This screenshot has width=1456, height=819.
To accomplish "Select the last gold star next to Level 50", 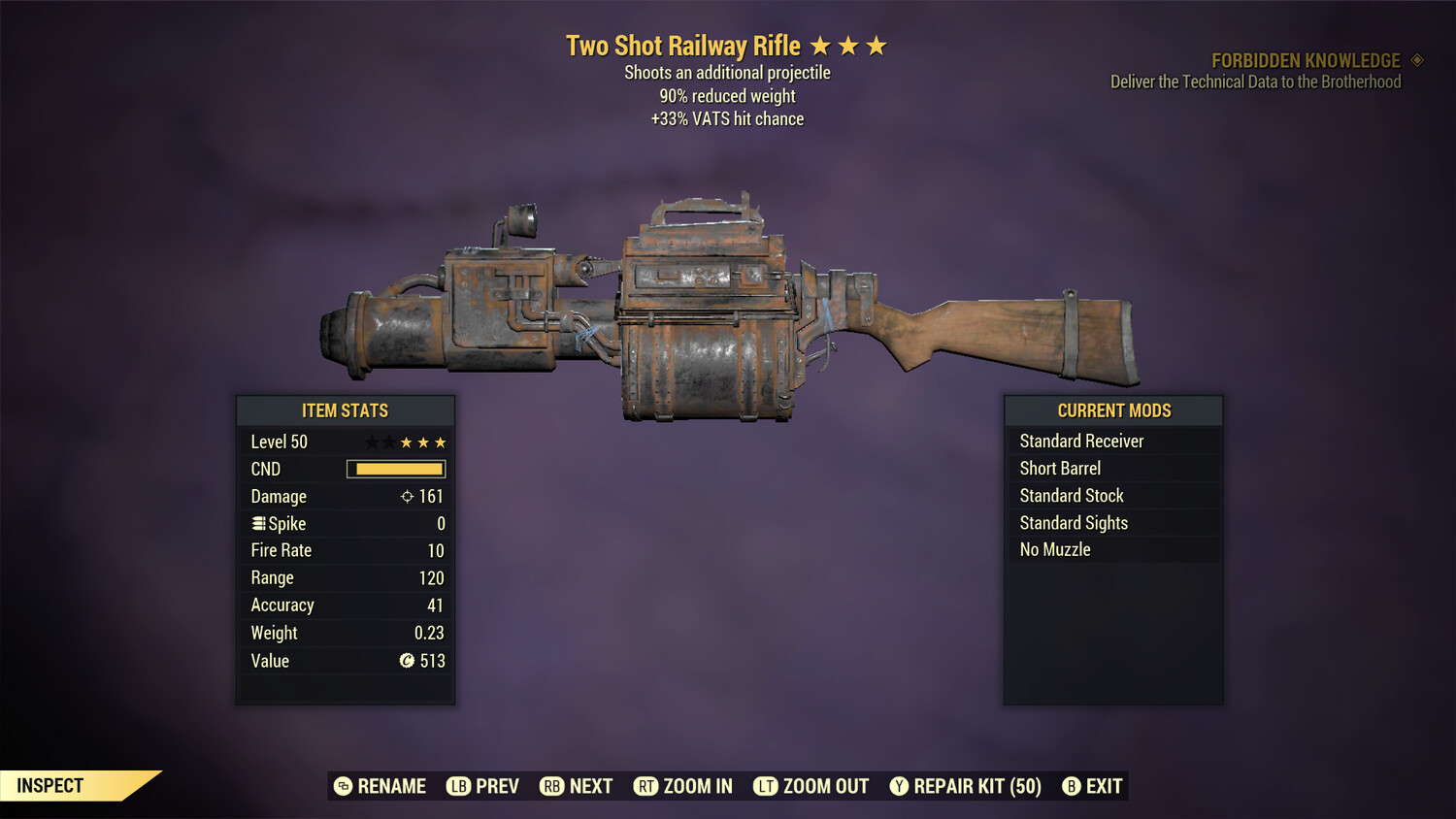I will [x=439, y=442].
